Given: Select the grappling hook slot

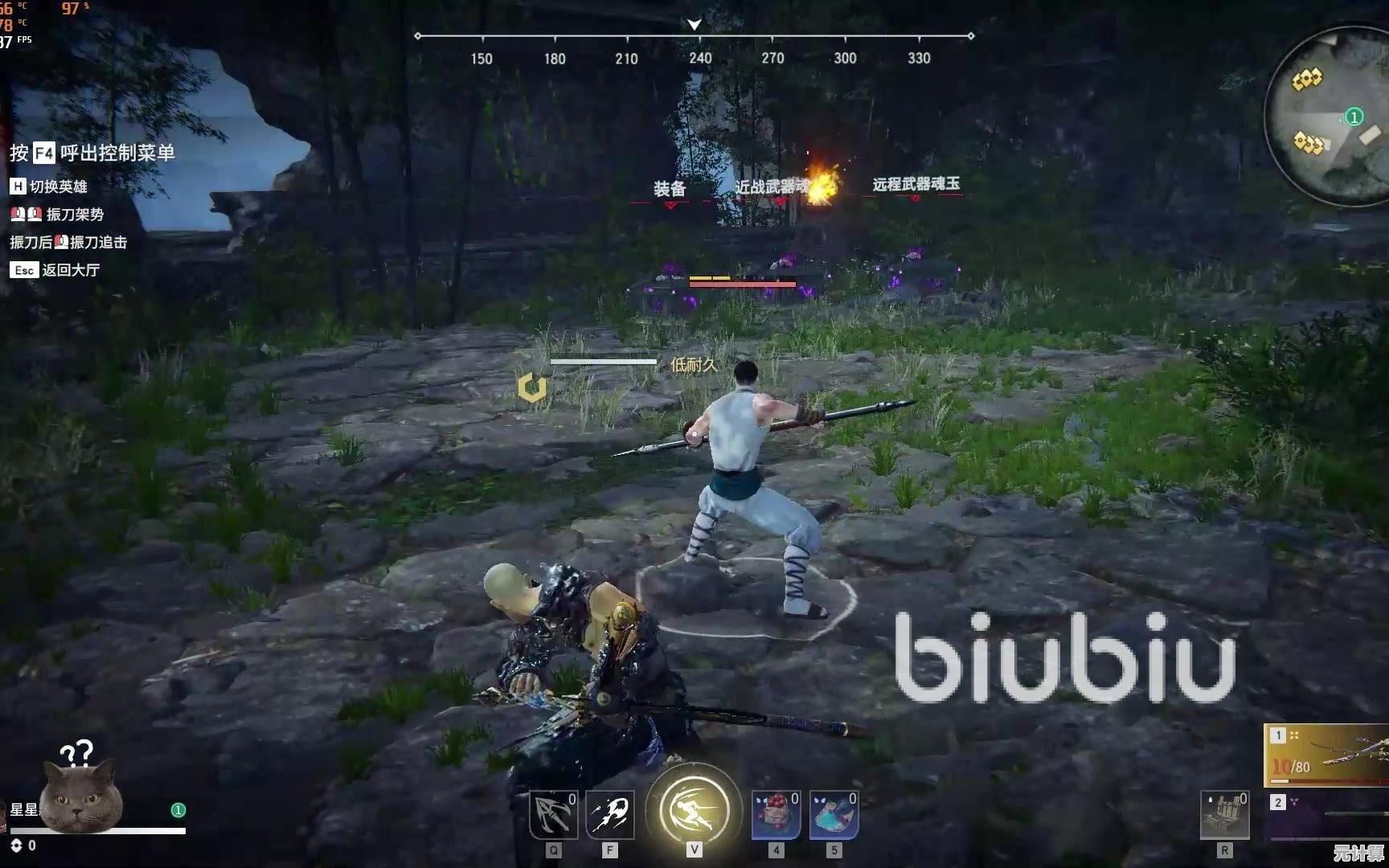Looking at the screenshot, I should (553, 814).
